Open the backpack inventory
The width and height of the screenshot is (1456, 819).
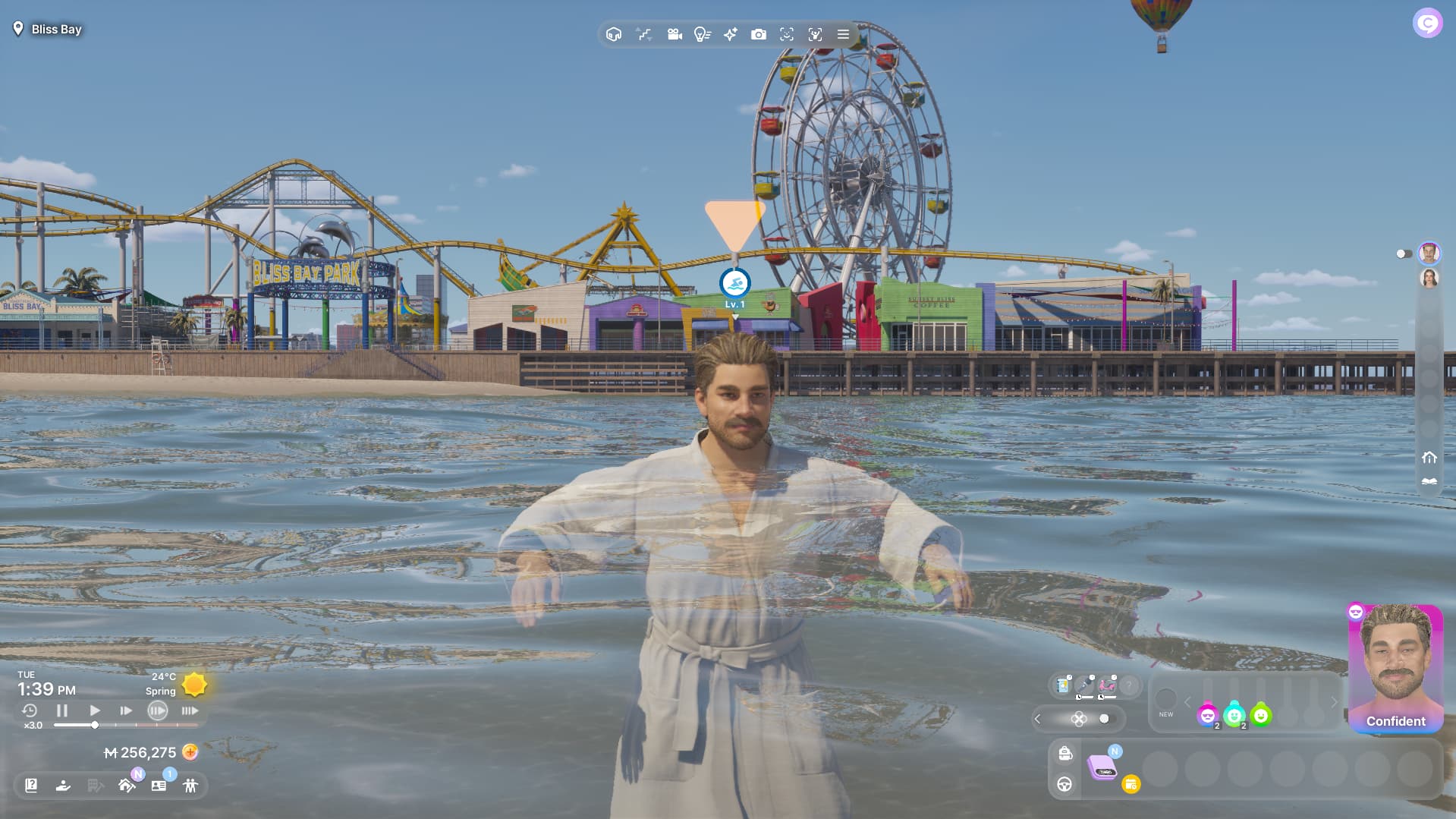[1065, 753]
